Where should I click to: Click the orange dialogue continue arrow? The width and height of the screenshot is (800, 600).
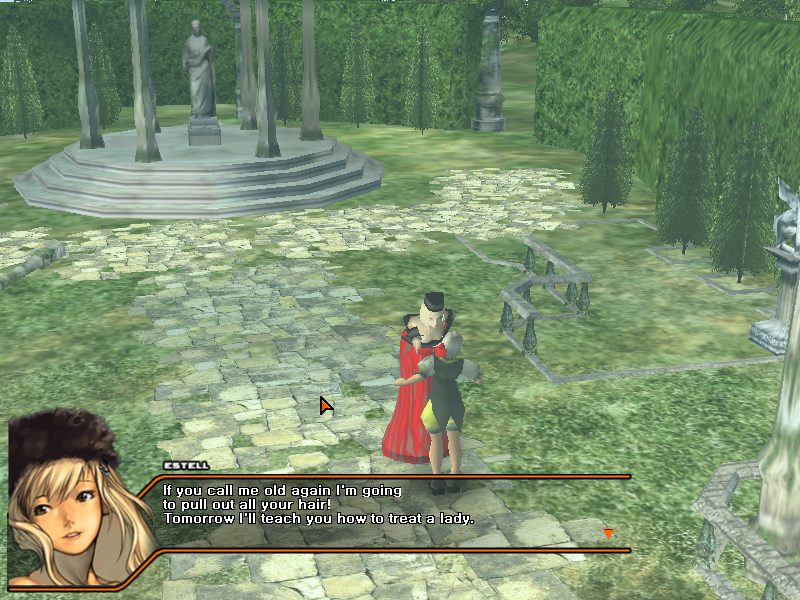[x=607, y=534]
